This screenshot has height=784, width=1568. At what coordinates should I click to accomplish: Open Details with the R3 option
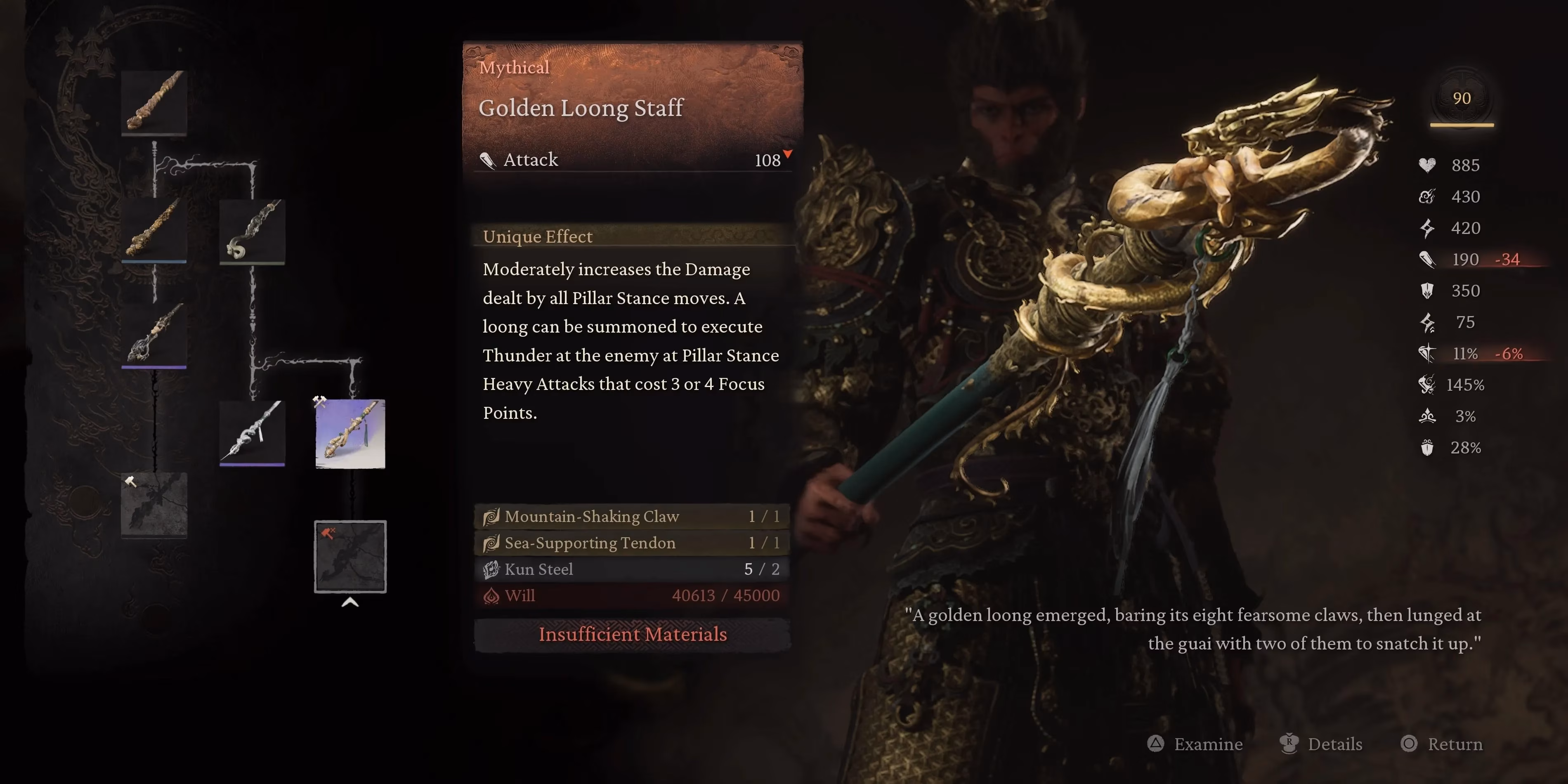point(1321,744)
